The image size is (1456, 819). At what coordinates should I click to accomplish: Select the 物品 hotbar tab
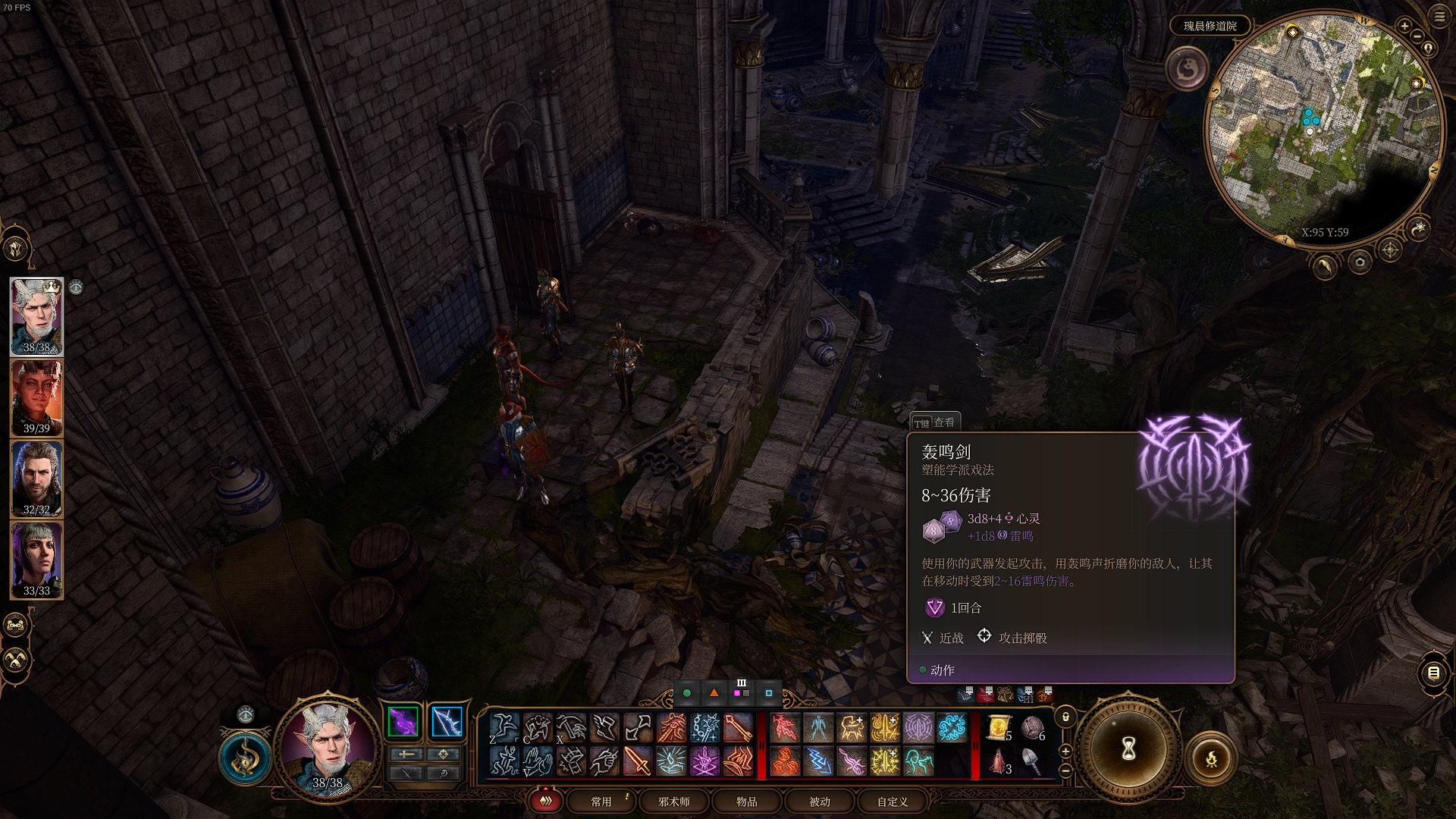[x=746, y=802]
